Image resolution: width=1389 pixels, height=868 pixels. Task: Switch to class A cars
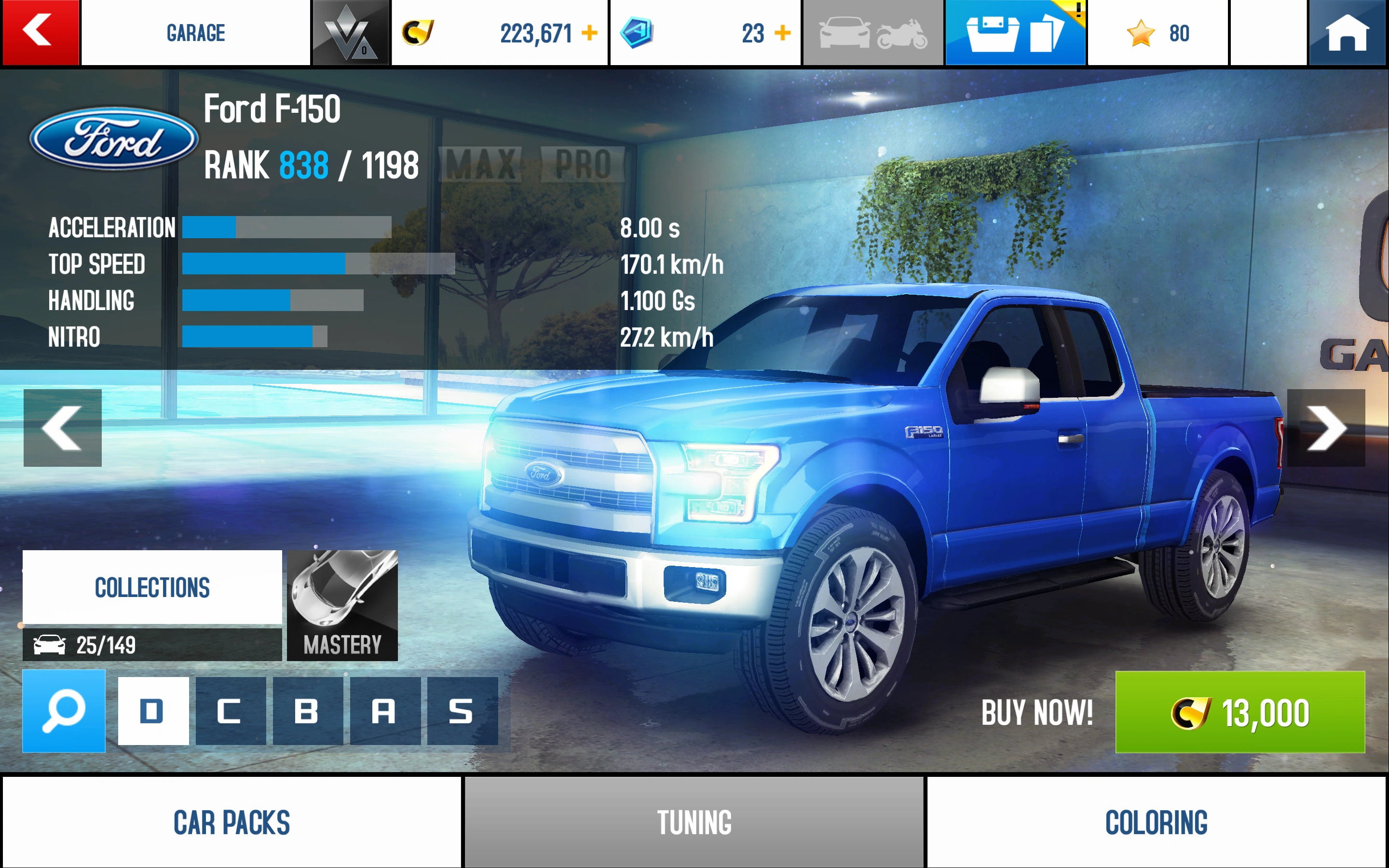pos(385,711)
